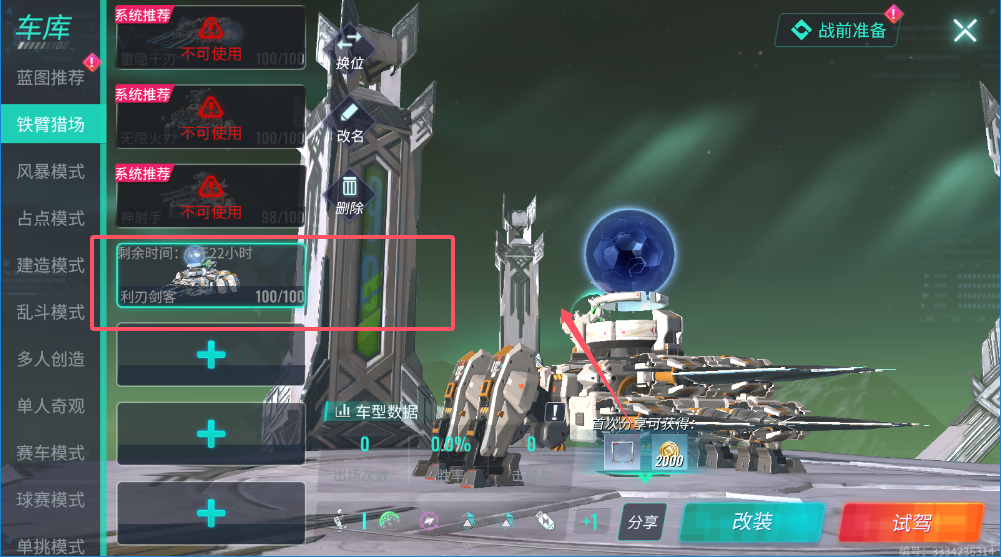Delete the vehicle using 删除

(x=350, y=194)
